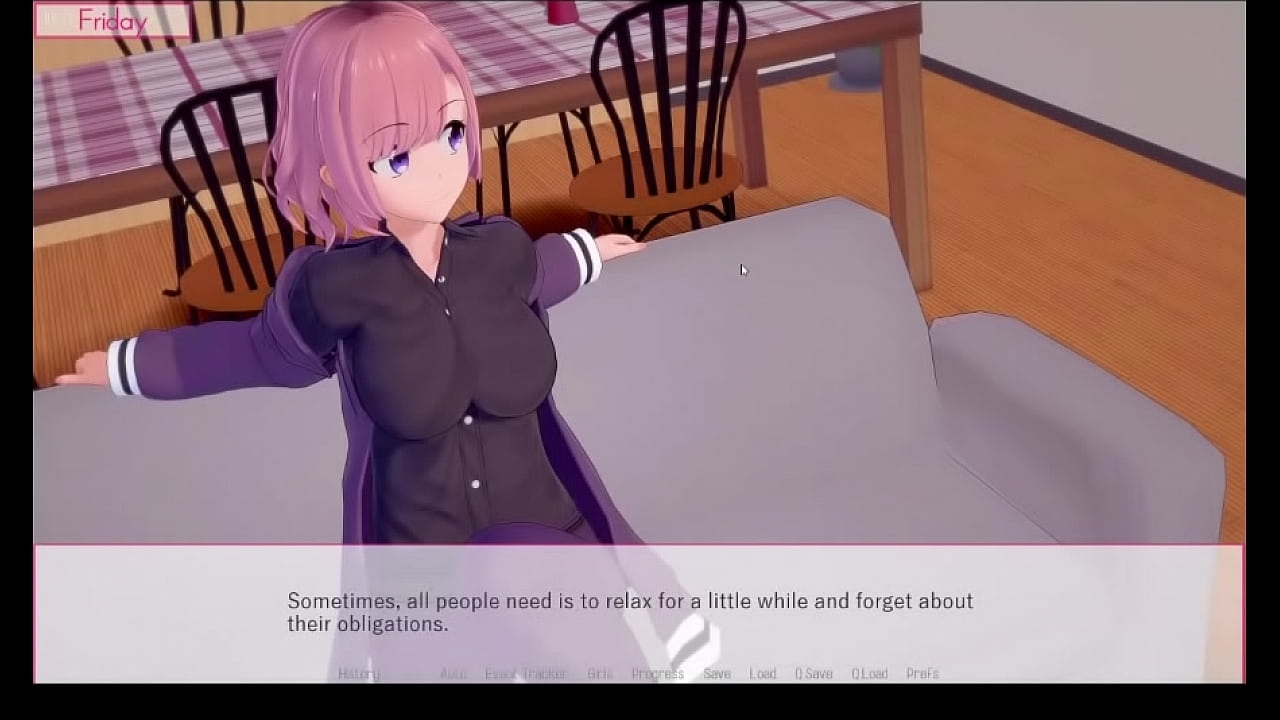View the Girls screen
1280x720 pixels.
(x=600, y=673)
